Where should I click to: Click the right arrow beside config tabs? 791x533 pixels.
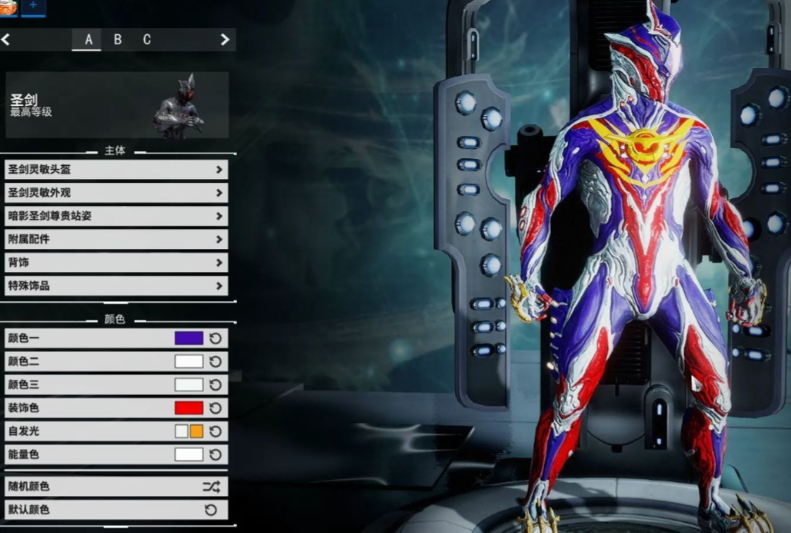point(225,40)
